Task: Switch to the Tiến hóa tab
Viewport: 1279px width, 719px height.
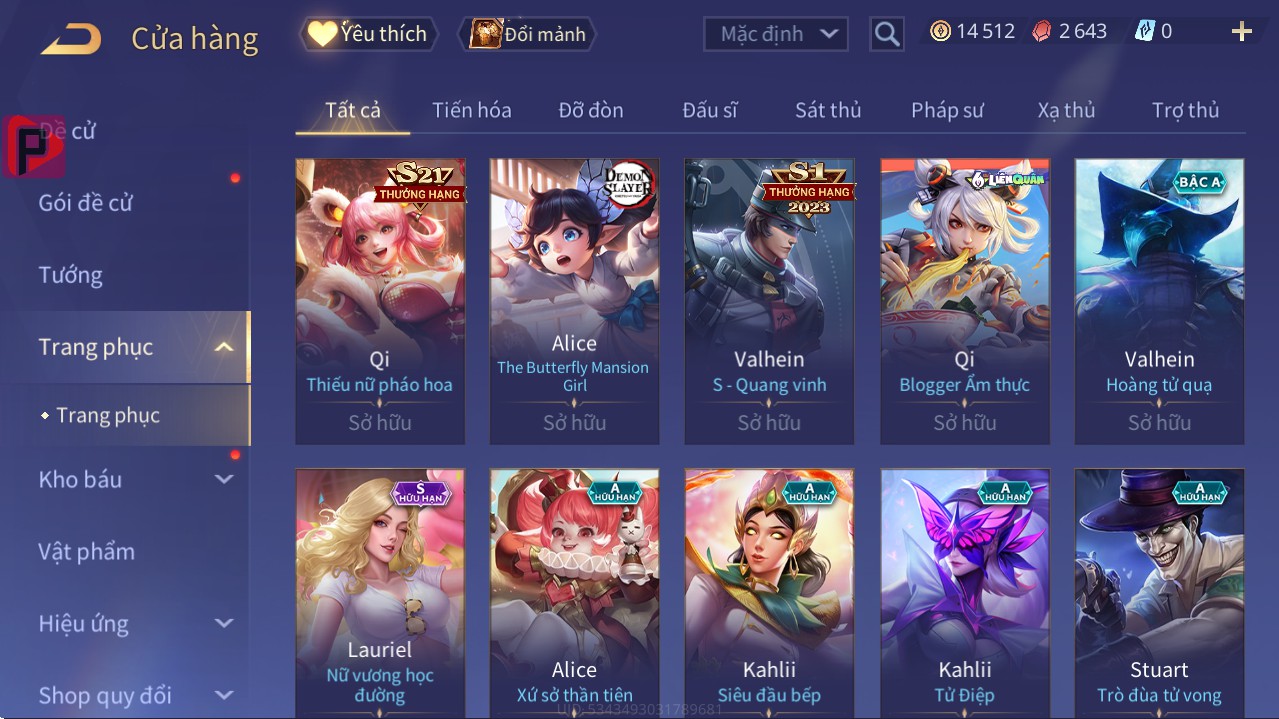Action: tap(471, 110)
